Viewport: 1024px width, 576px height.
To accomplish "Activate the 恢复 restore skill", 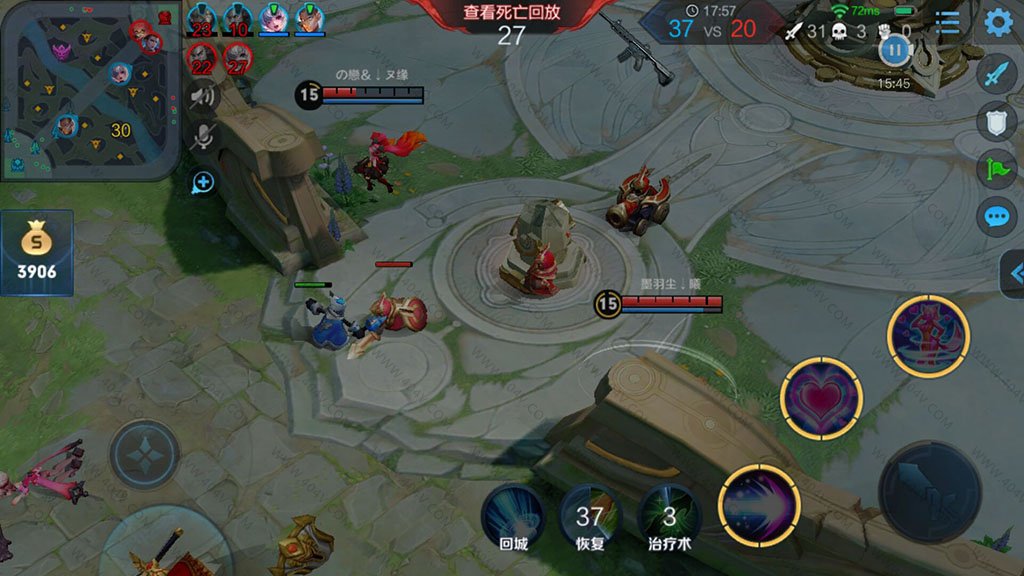I will tap(589, 517).
